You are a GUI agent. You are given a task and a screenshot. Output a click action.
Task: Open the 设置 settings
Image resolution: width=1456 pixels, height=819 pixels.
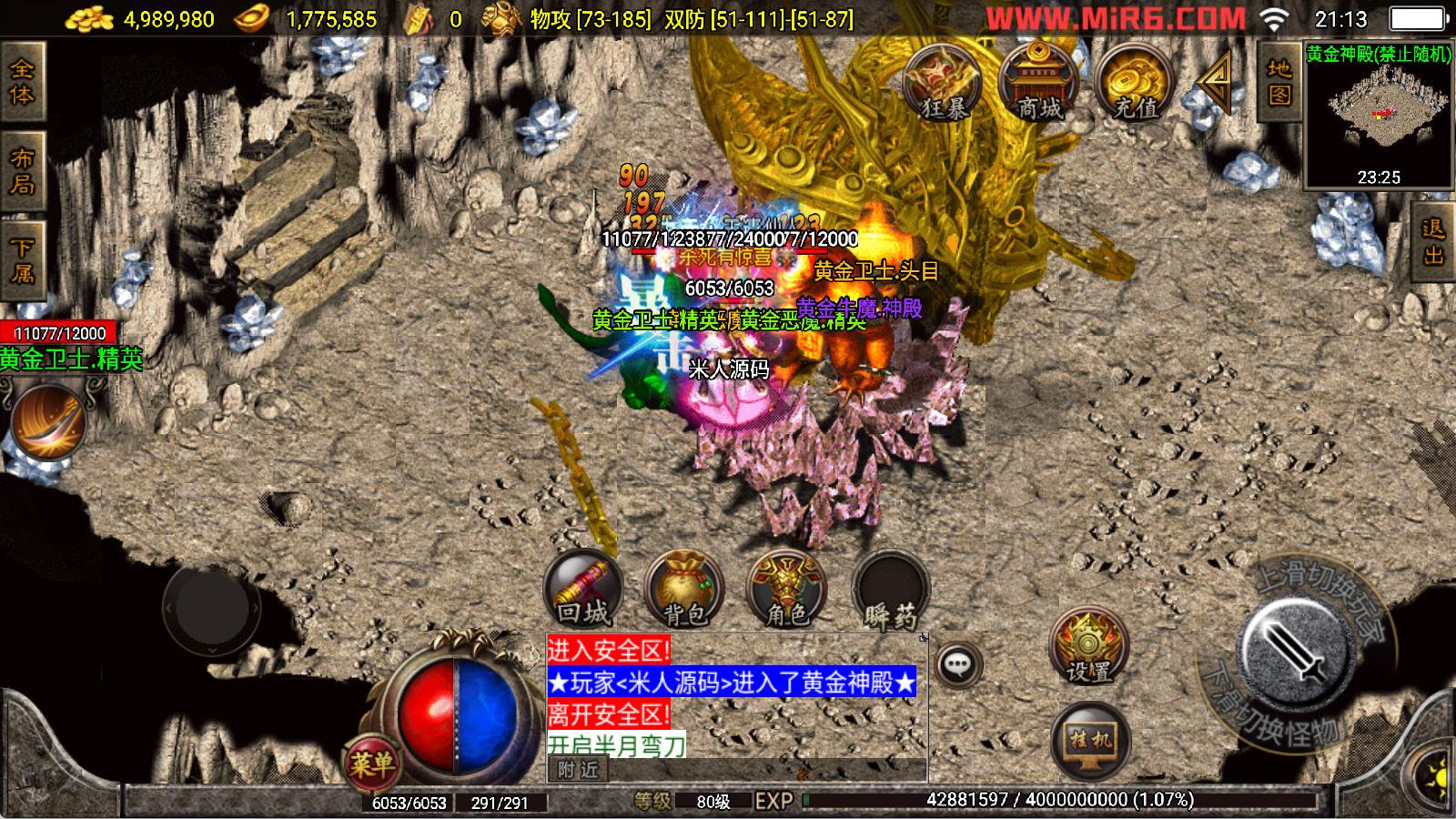(x=1088, y=648)
